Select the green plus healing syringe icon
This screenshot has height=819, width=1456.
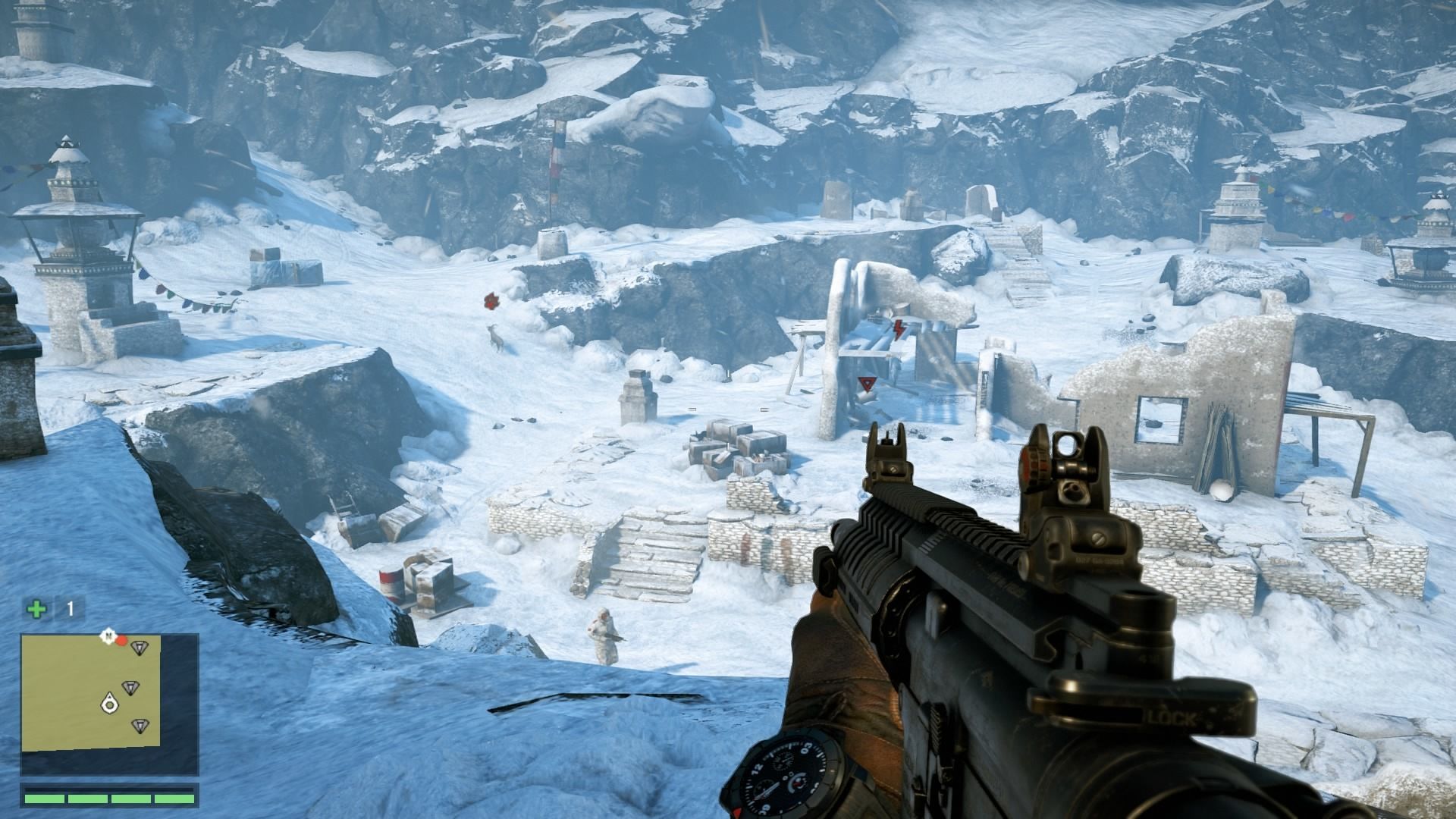click(36, 608)
